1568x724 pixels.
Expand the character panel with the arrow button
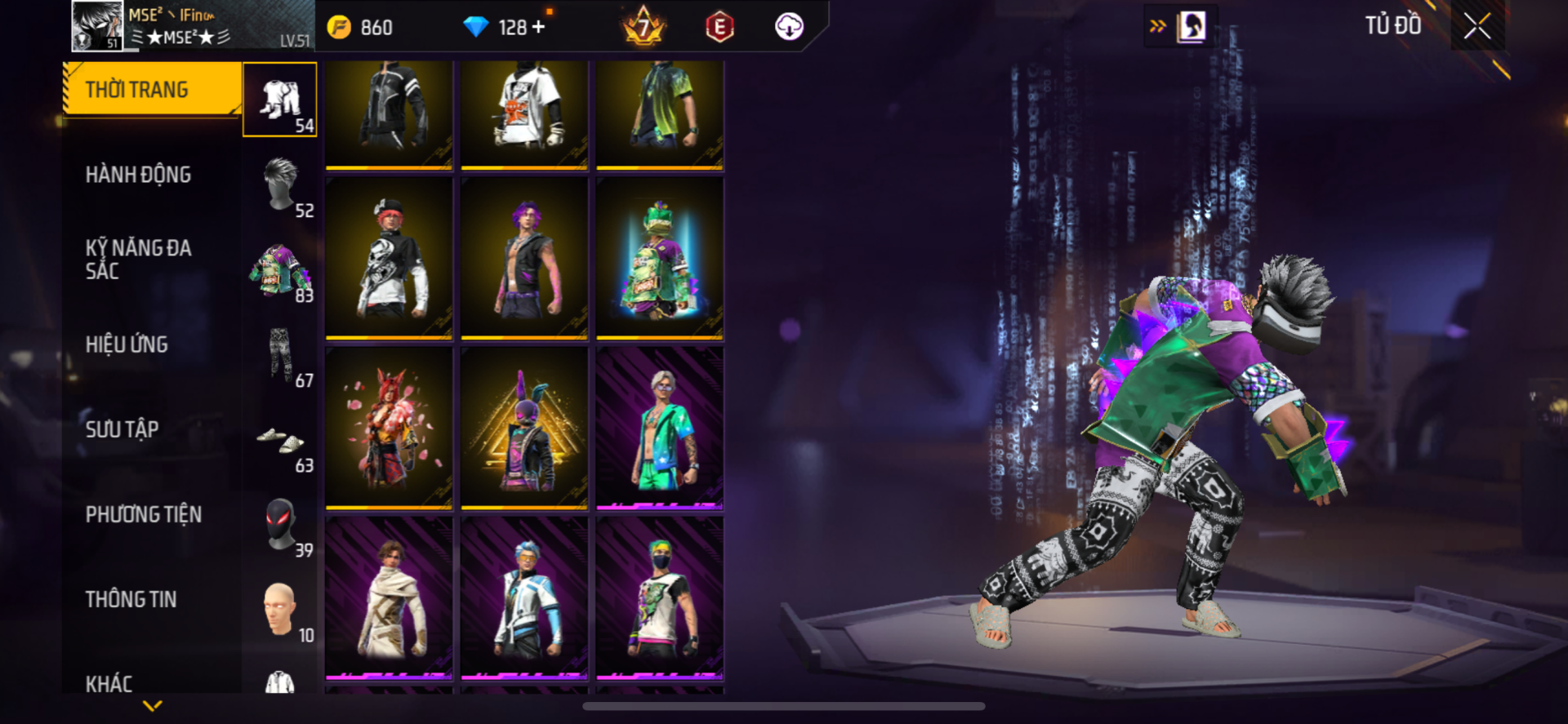tap(1158, 26)
